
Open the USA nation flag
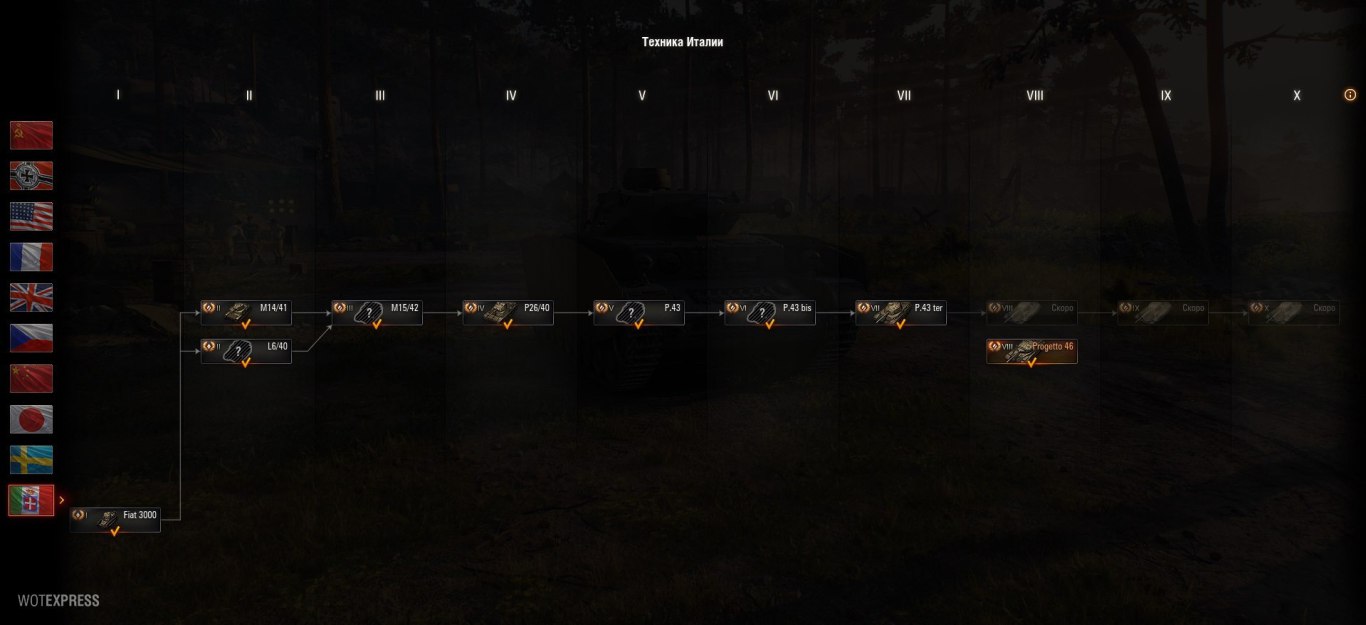point(31,216)
